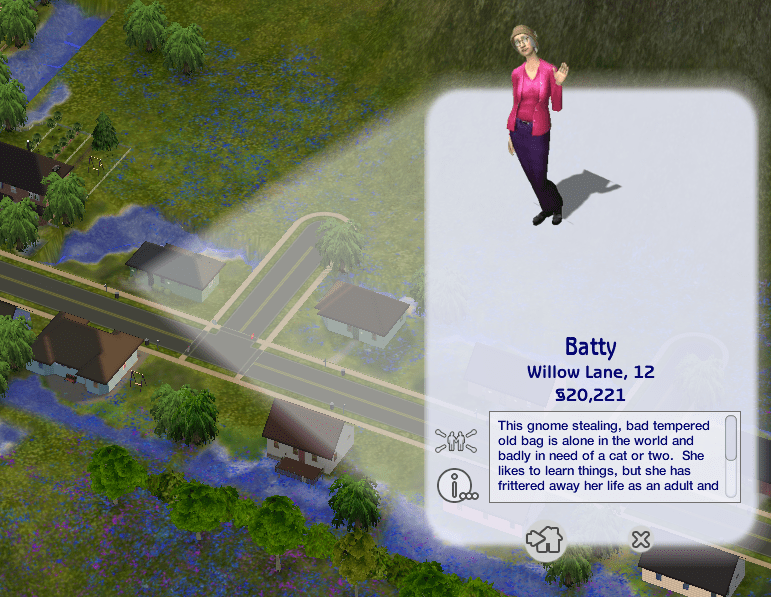Viewport: 771px width, 597px height.
Task: Open the family info description icon
Action: coord(455,486)
